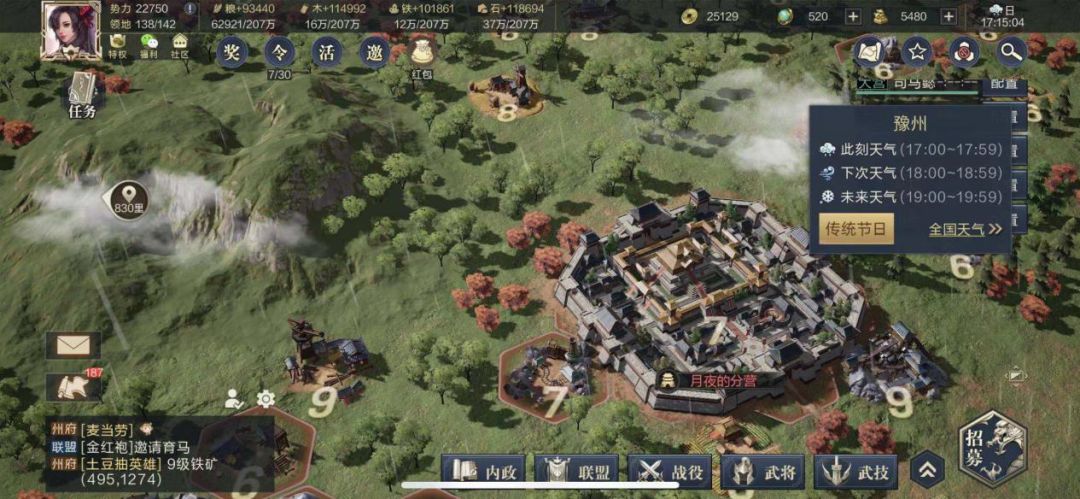Follow the 全国天气 national weather link
The image size is (1080, 499).
click(965, 229)
